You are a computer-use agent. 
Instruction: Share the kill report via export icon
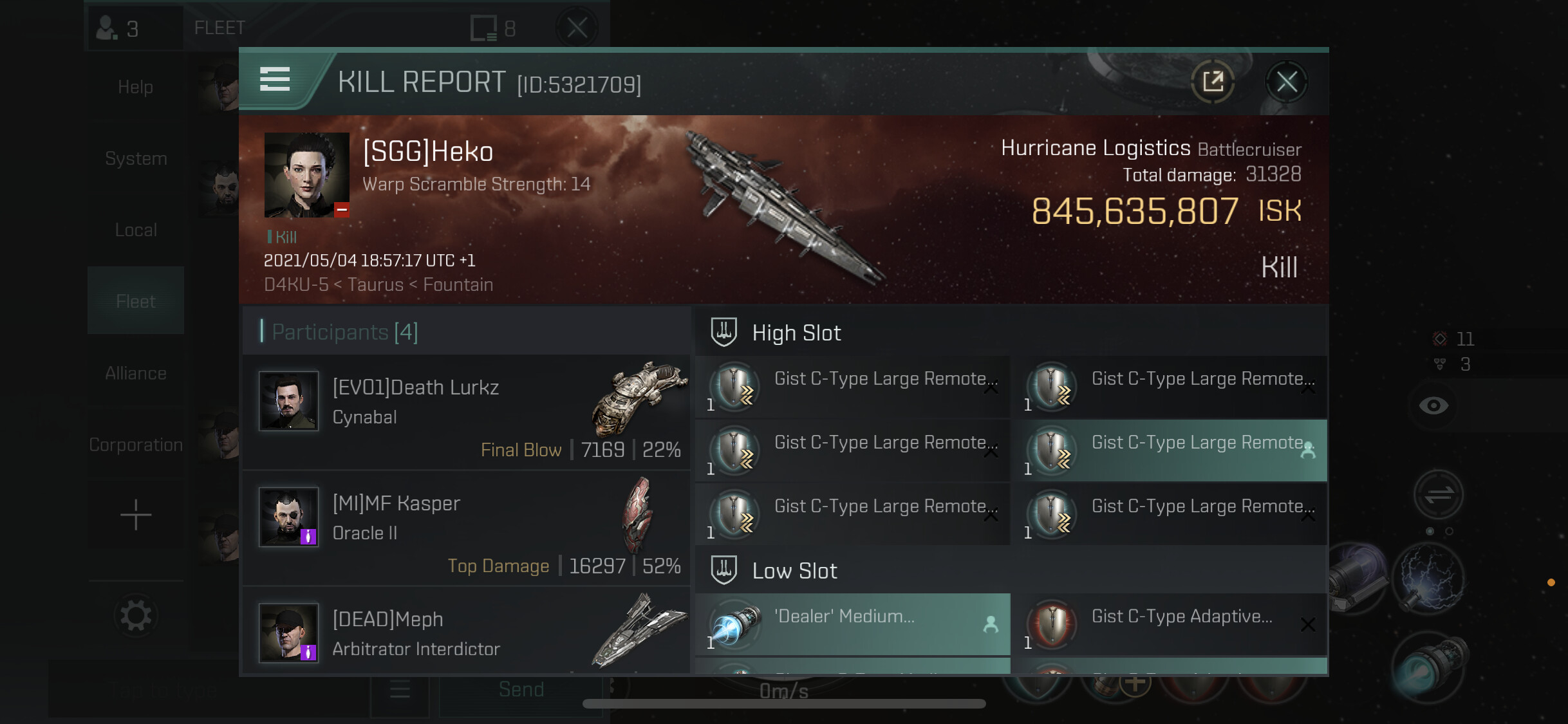coord(1213,82)
